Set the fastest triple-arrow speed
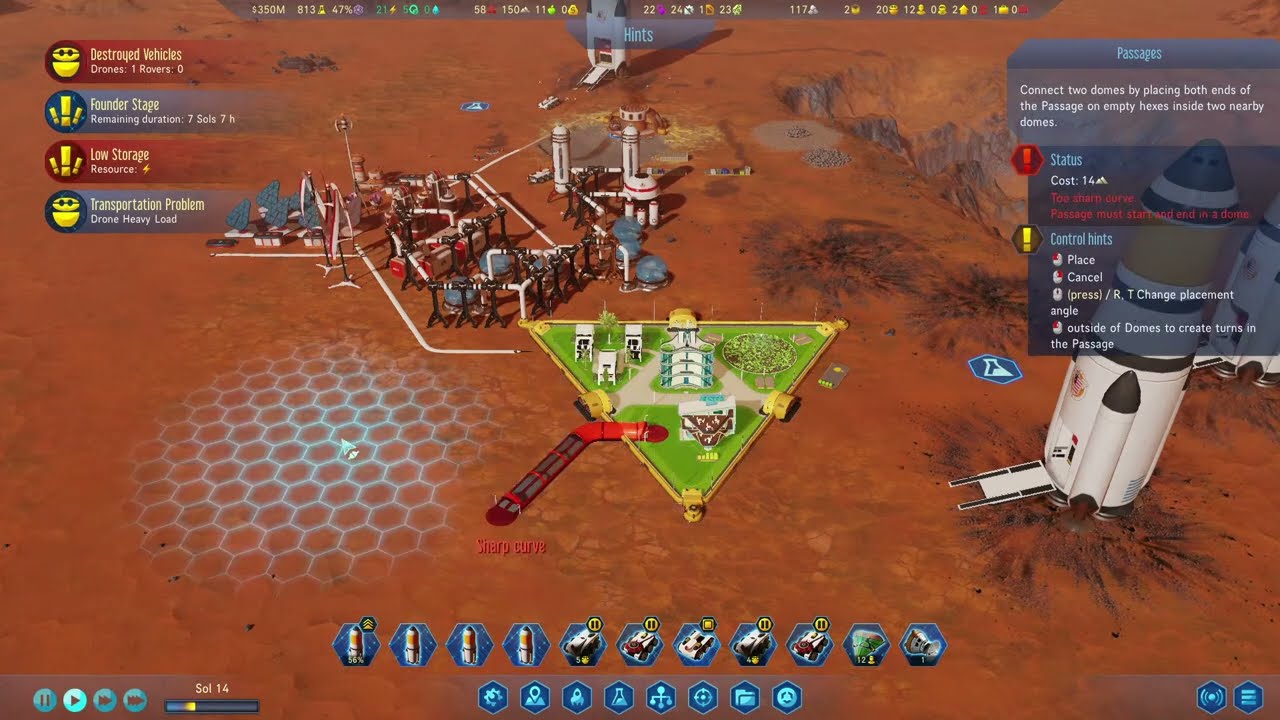 [x=135, y=700]
